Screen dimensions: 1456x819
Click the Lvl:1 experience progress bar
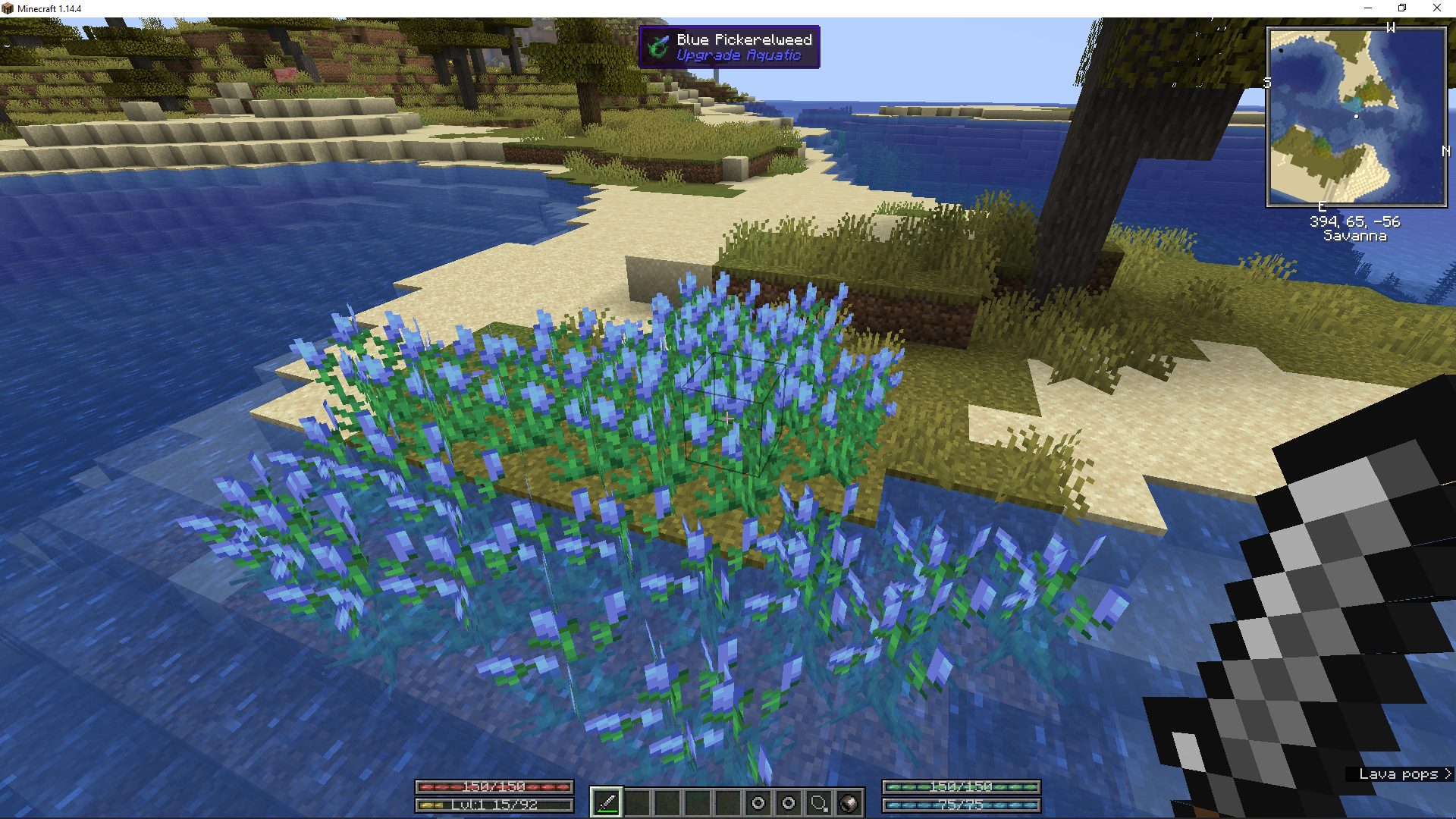(x=494, y=805)
